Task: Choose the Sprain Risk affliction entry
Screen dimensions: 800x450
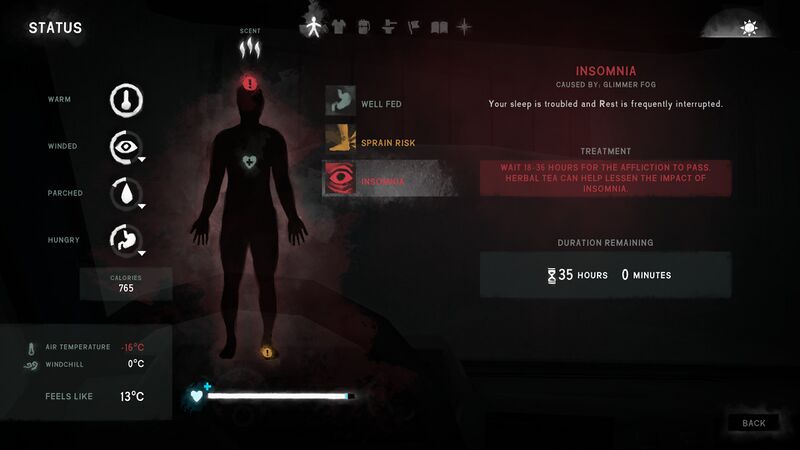Action: (x=390, y=142)
